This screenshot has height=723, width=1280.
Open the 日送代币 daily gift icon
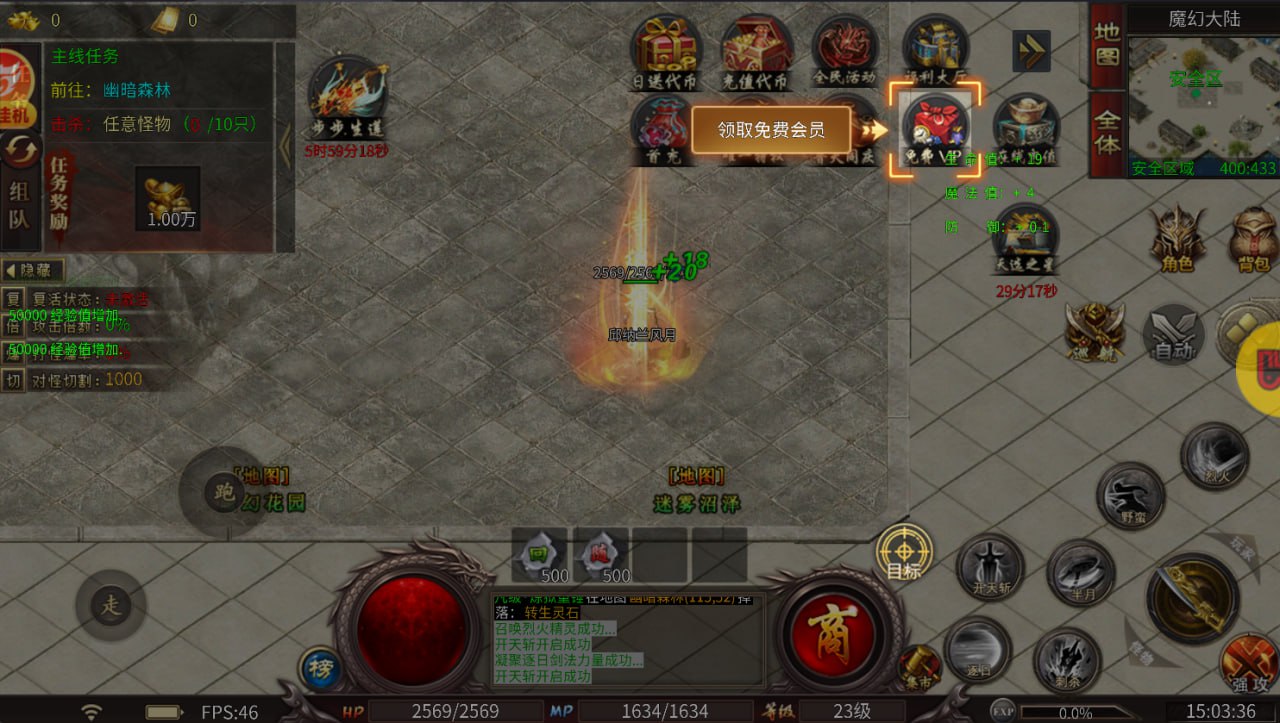click(x=664, y=51)
